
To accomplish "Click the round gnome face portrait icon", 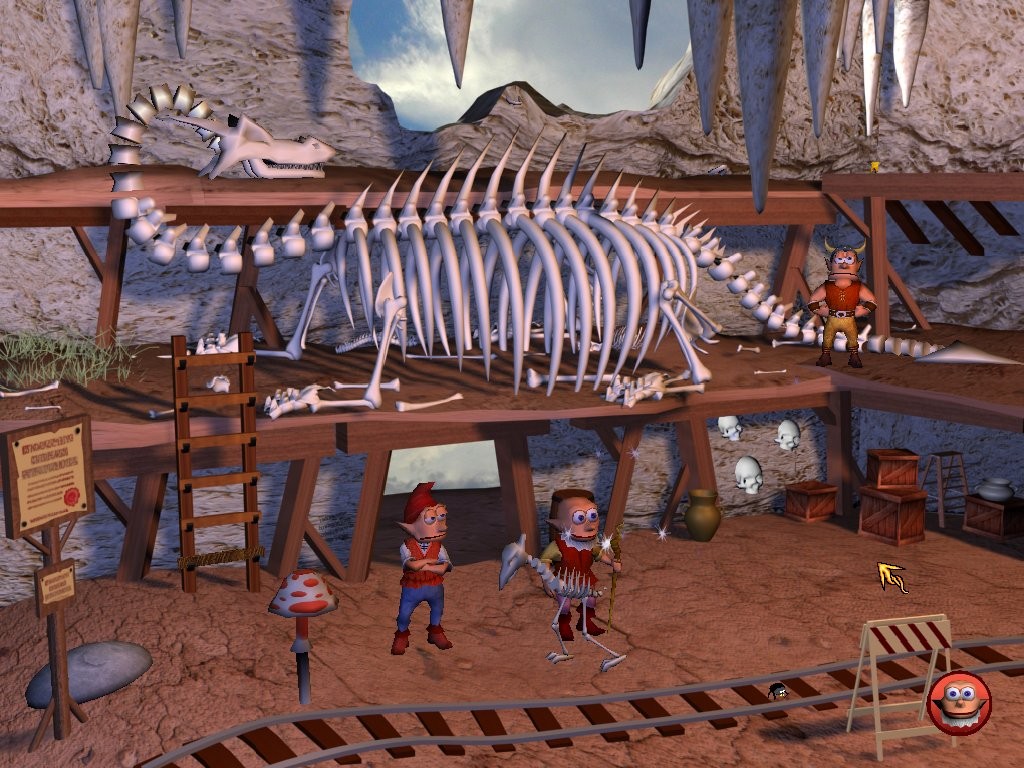I will pyautogui.click(x=959, y=703).
